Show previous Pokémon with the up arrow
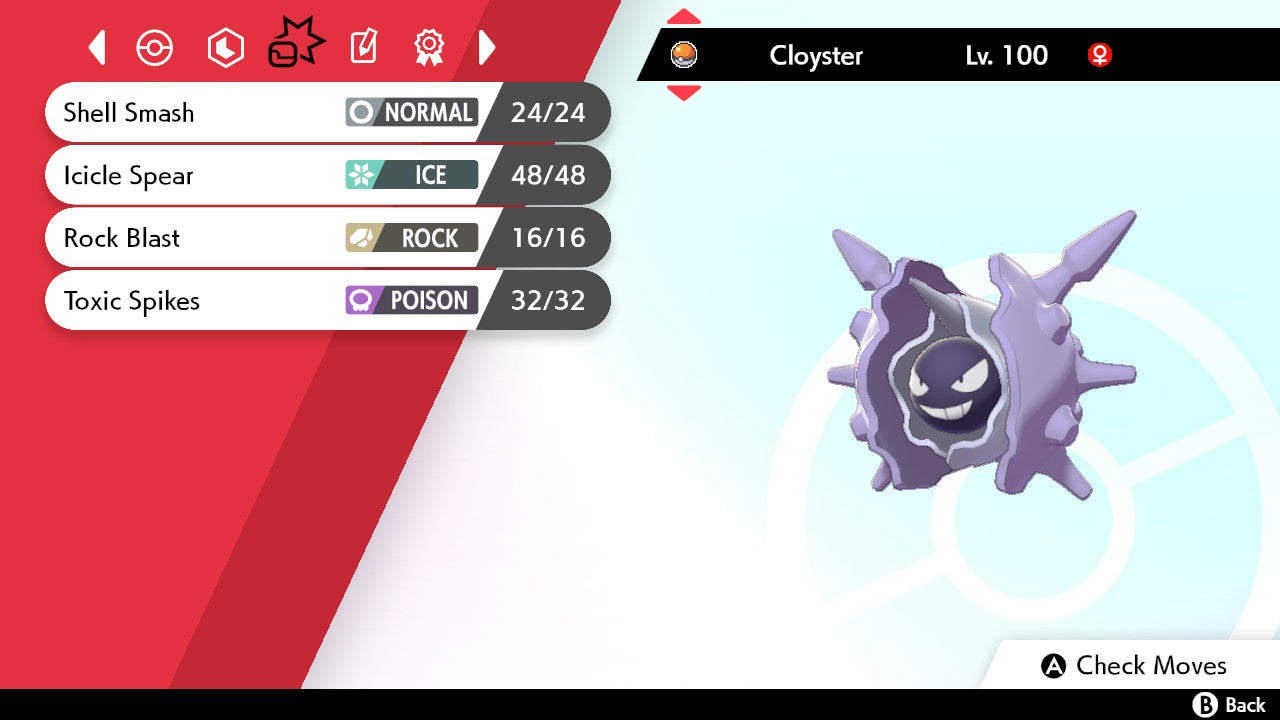Image resolution: width=1280 pixels, height=720 pixels. (x=684, y=17)
